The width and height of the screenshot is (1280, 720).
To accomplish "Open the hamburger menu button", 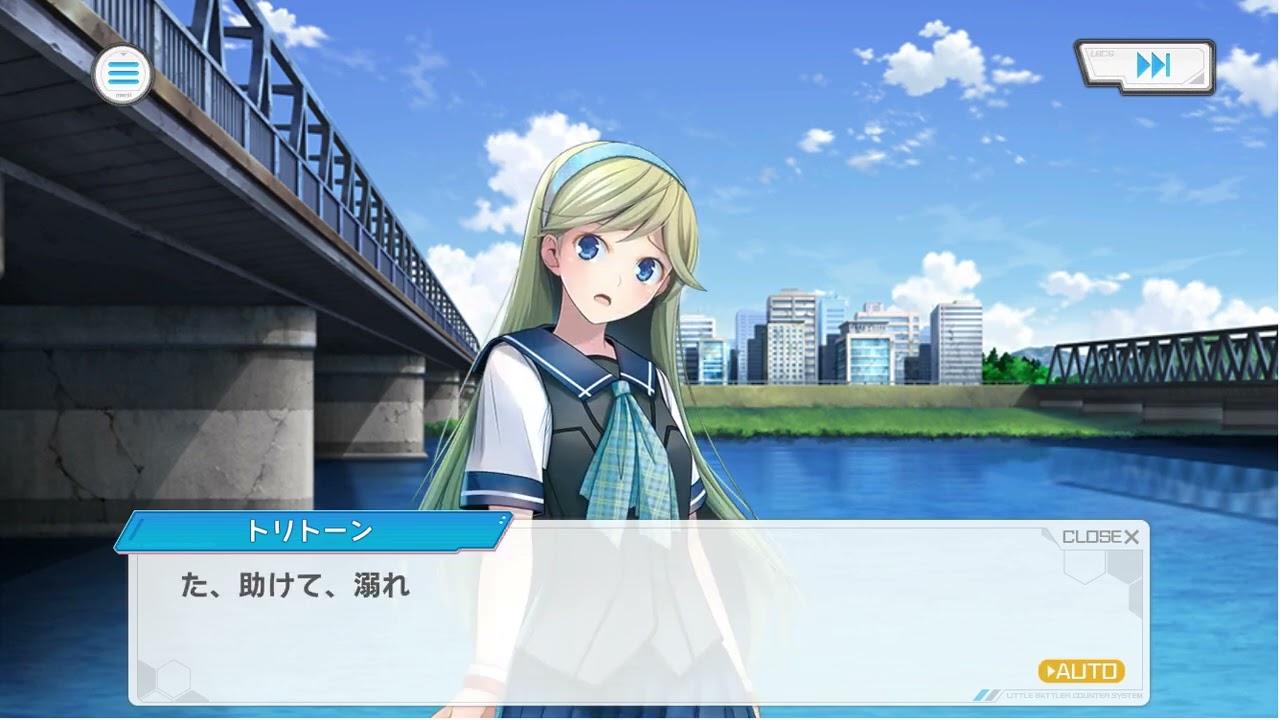I will 122,73.
